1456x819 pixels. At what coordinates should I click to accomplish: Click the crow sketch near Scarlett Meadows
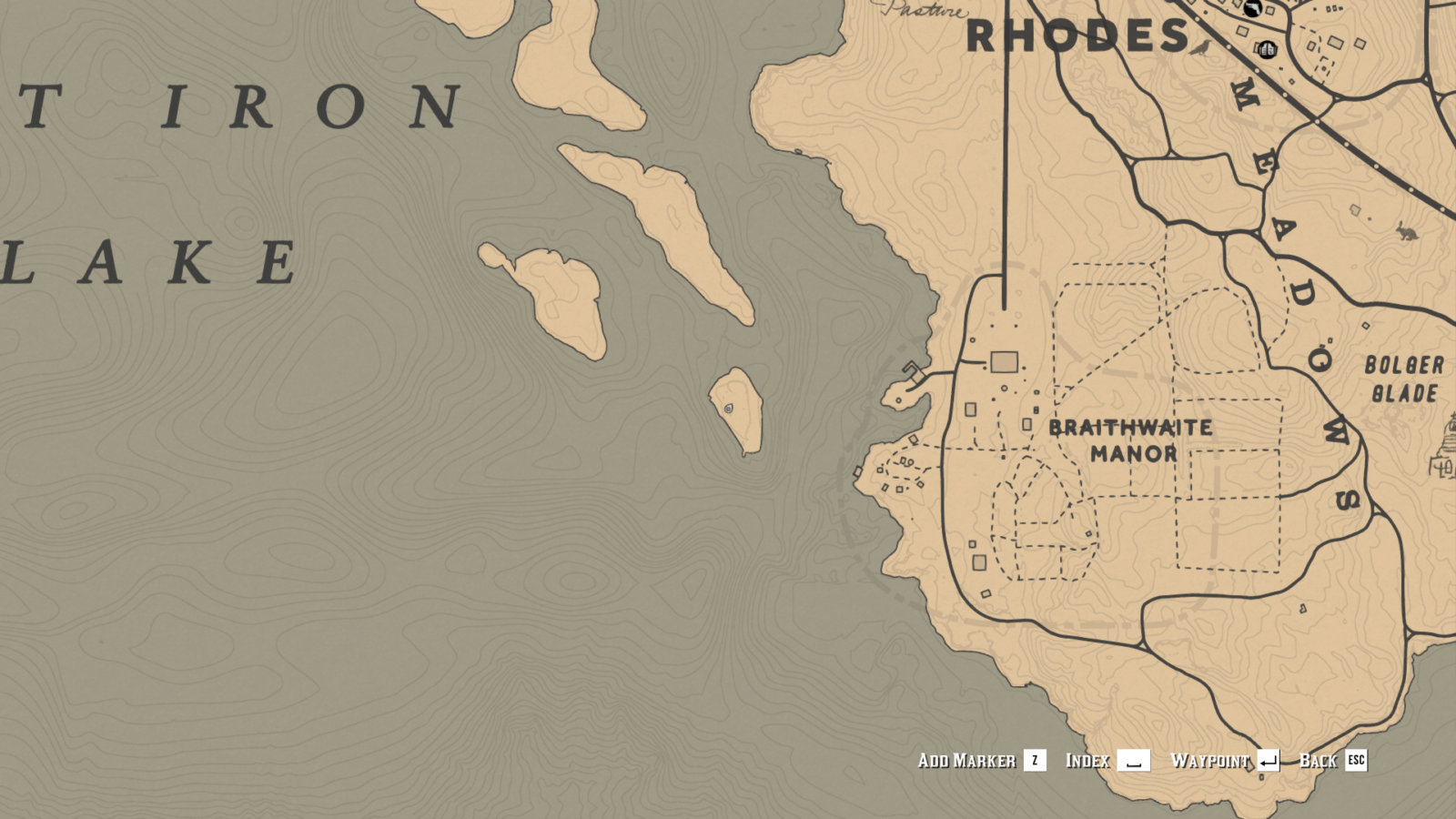pyautogui.click(x=1199, y=48)
